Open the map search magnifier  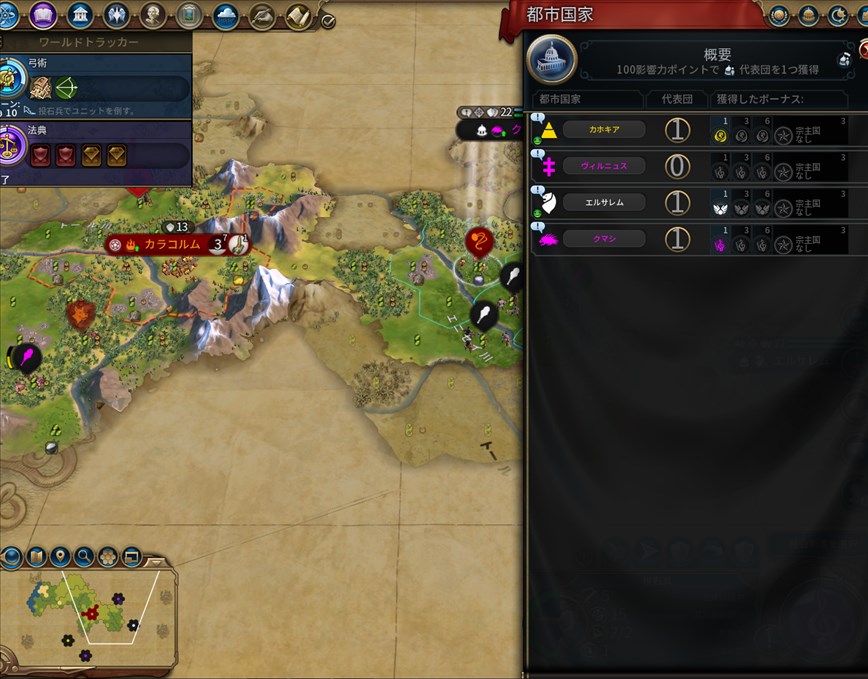84,556
